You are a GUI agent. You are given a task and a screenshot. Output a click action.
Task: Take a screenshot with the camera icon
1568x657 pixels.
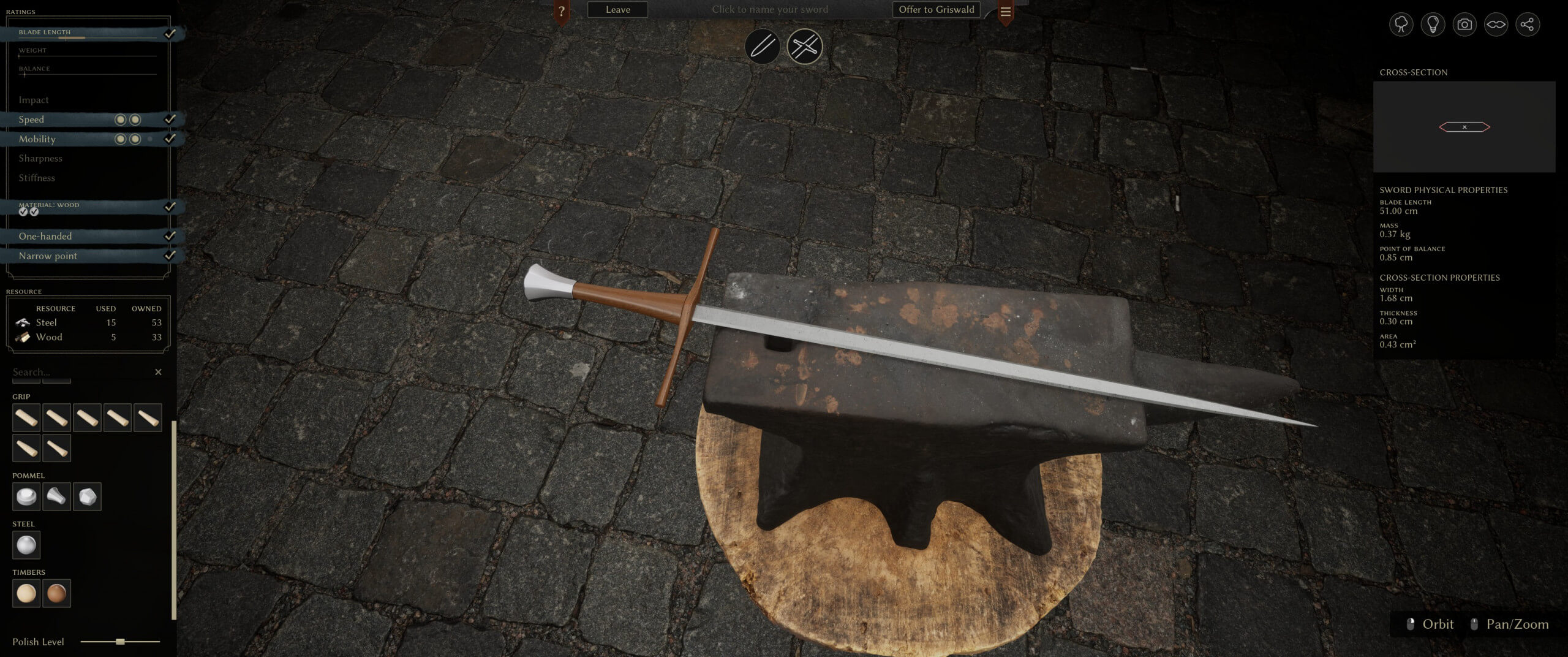(1464, 24)
